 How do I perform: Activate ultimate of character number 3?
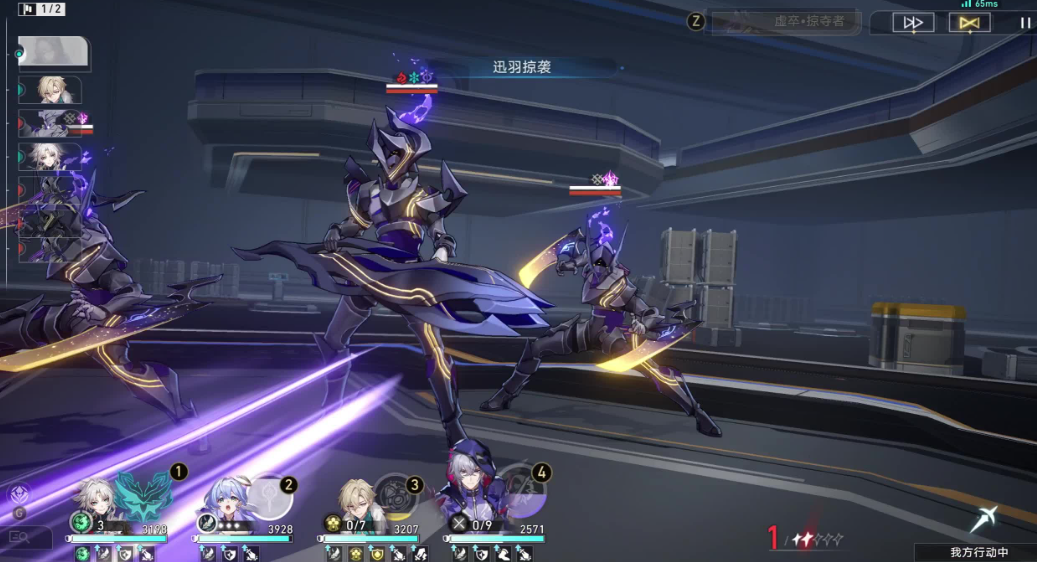pyautogui.click(x=392, y=497)
